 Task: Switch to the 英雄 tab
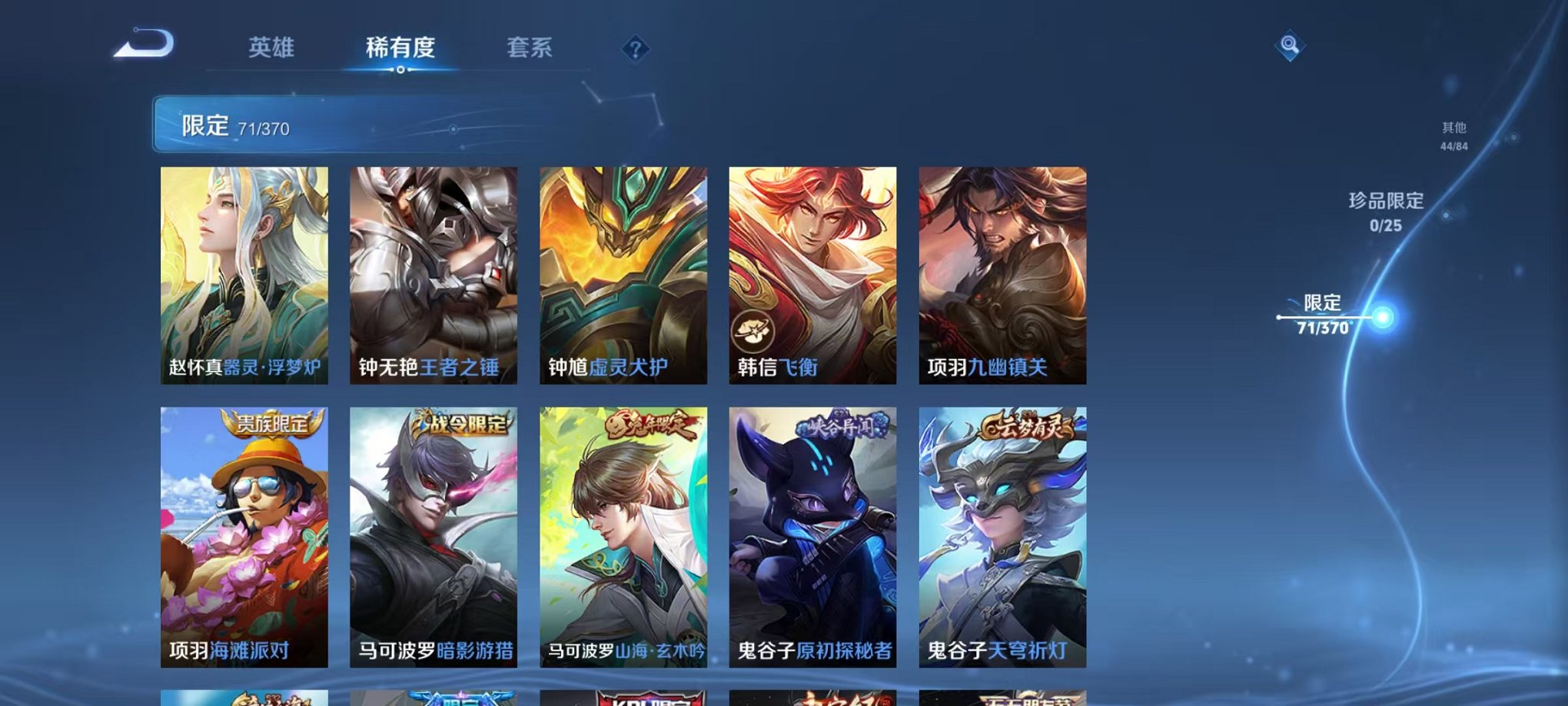pos(271,48)
